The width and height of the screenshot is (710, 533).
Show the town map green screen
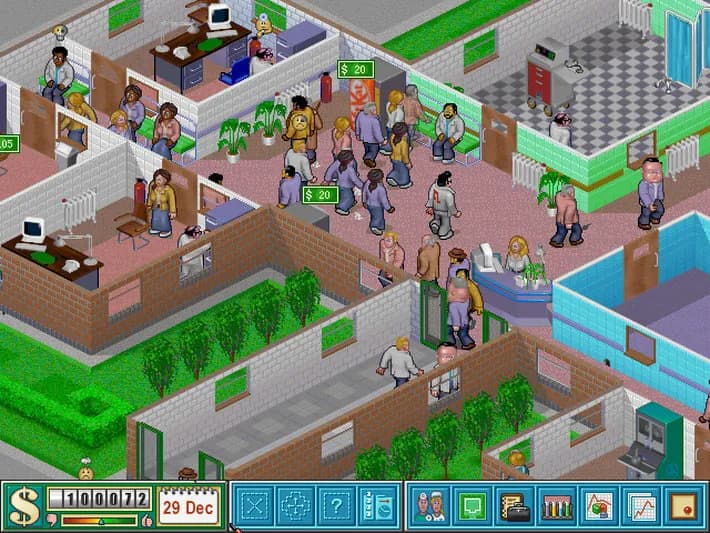[472, 506]
